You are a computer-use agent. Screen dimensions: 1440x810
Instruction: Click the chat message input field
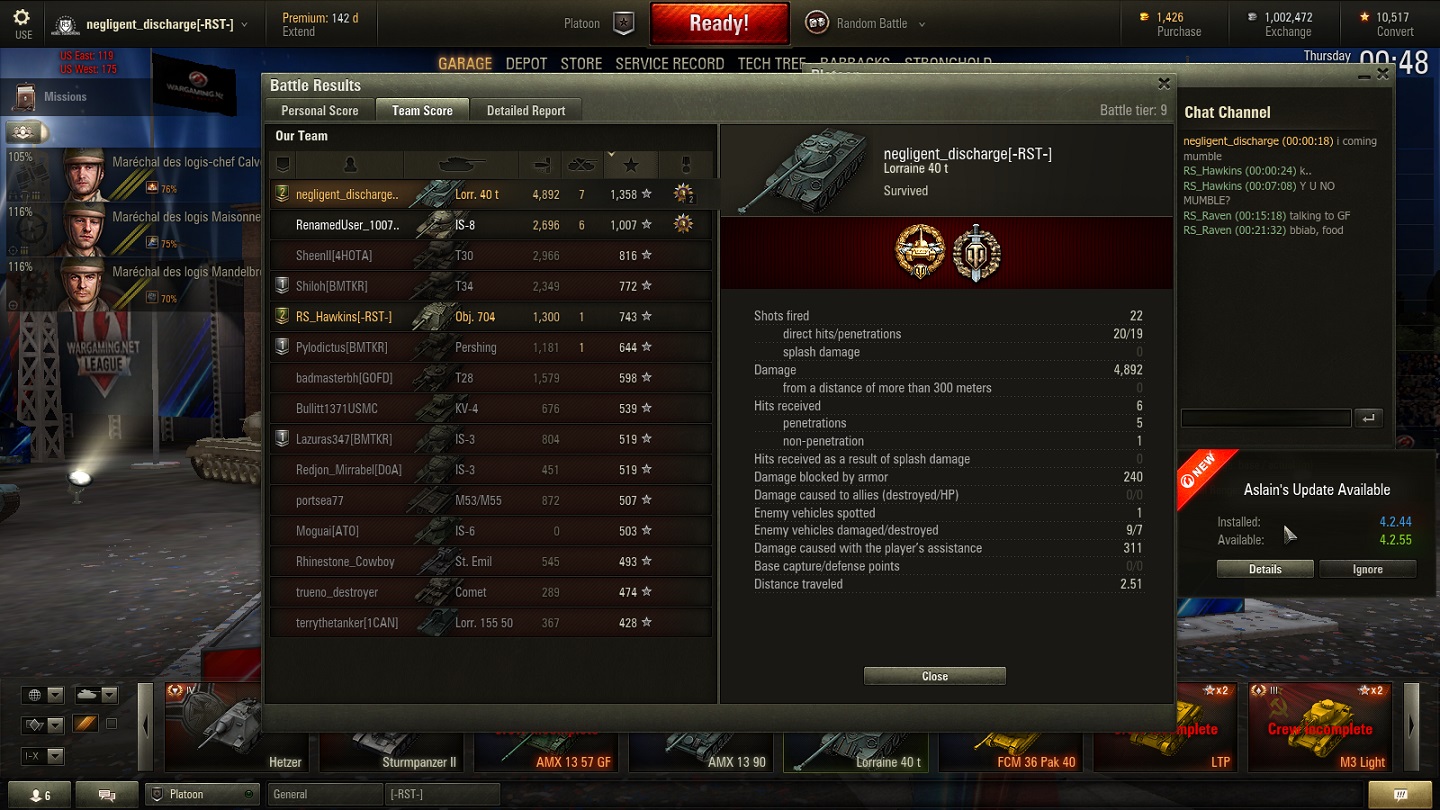pos(1265,418)
